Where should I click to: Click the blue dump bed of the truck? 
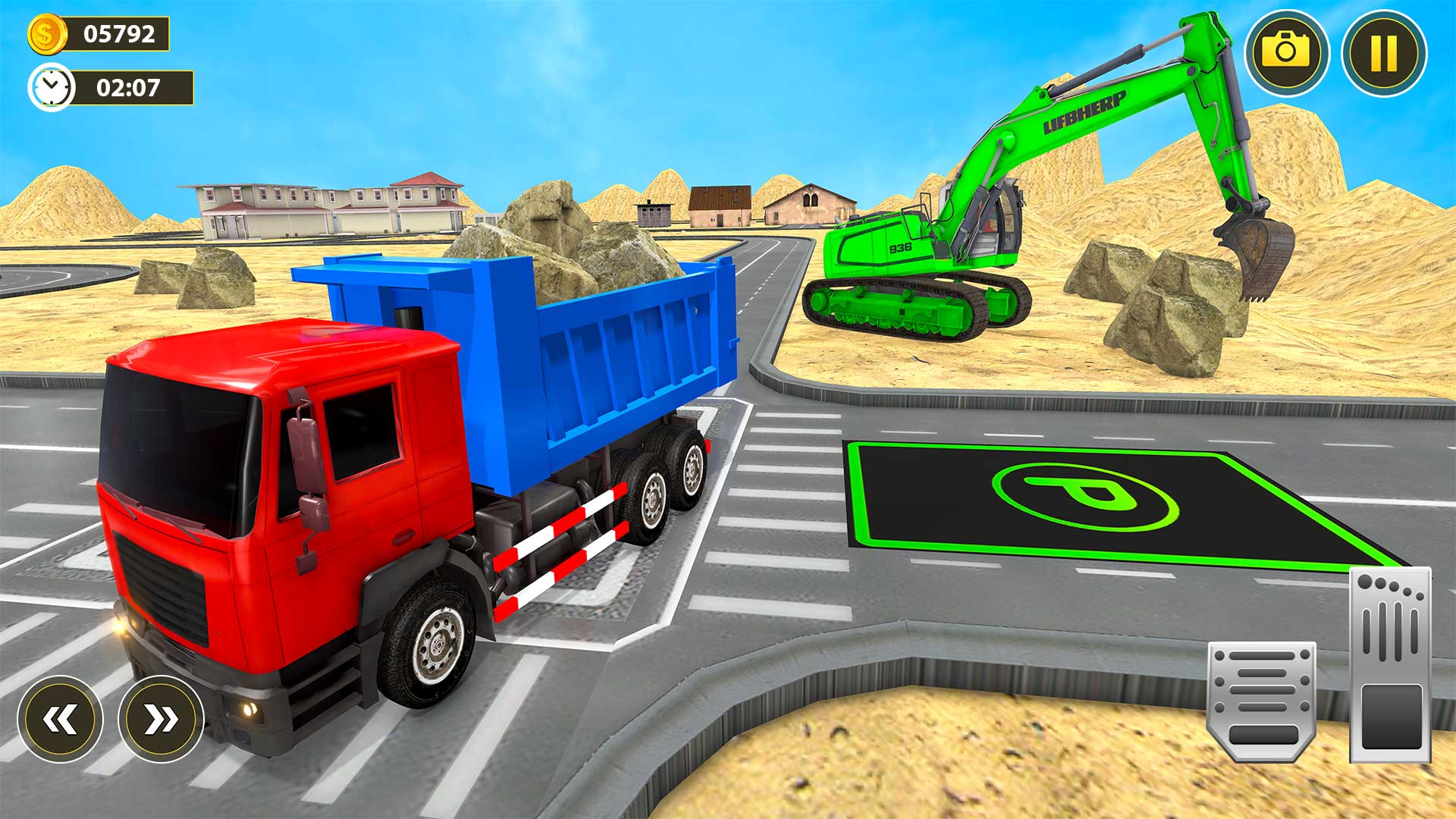[607, 364]
